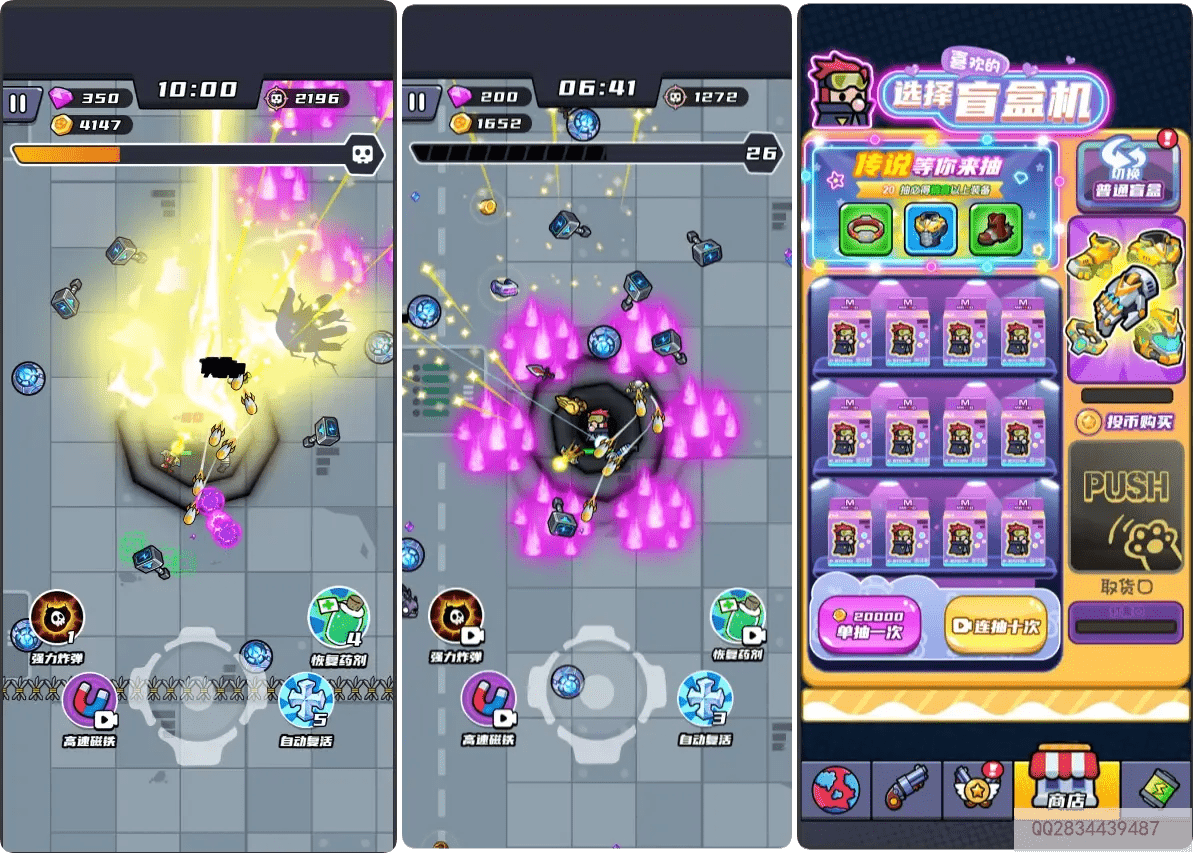Viewport: 1193px width, 853px height.
Task: Tap the 恢复药剂 potion with video badge
Action: (x=738, y=617)
